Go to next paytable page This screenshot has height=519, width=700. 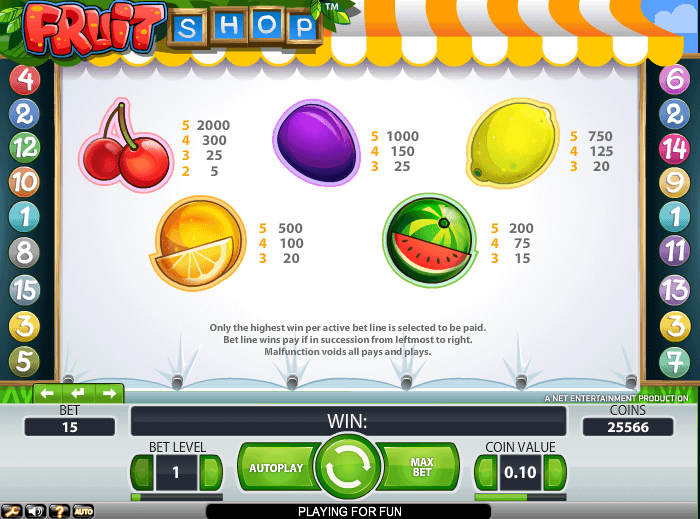coord(108,393)
